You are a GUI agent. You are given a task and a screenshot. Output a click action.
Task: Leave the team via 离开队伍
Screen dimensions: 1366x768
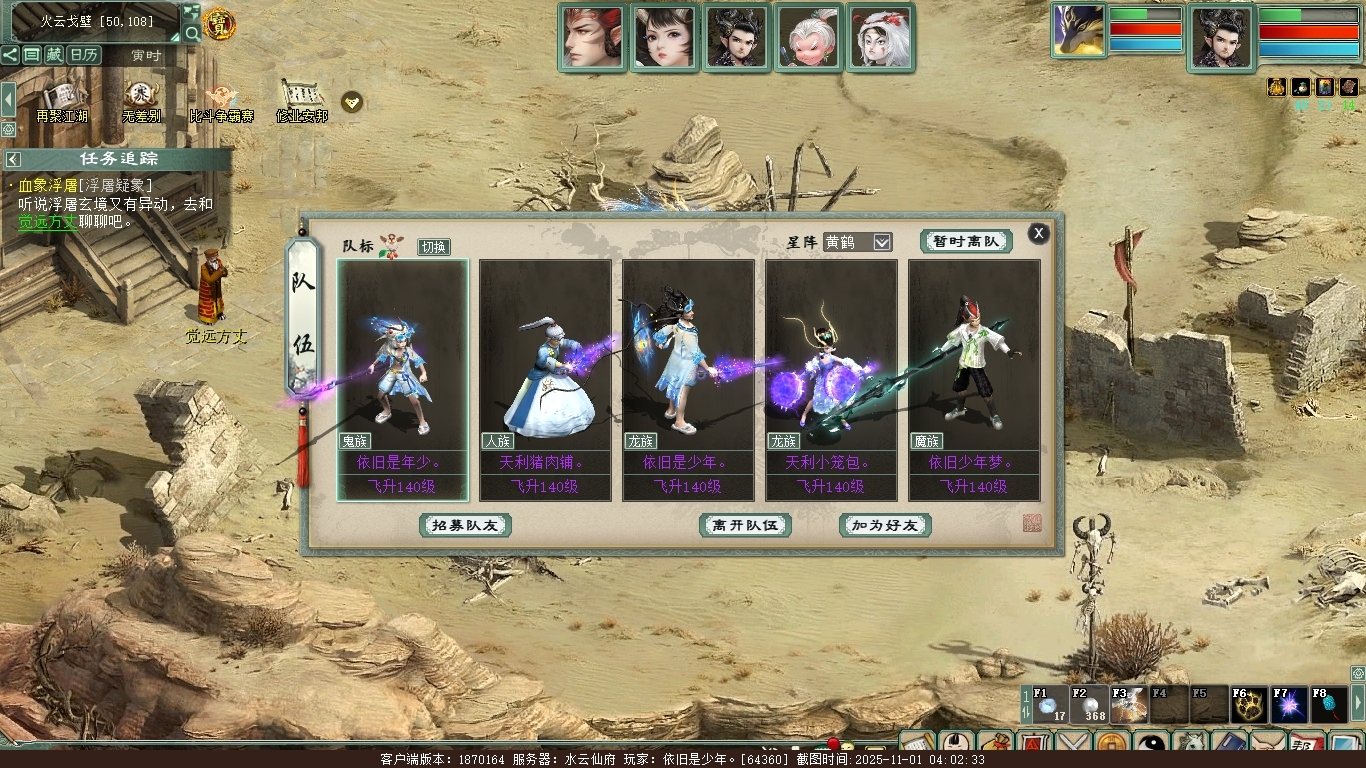pyautogui.click(x=745, y=525)
